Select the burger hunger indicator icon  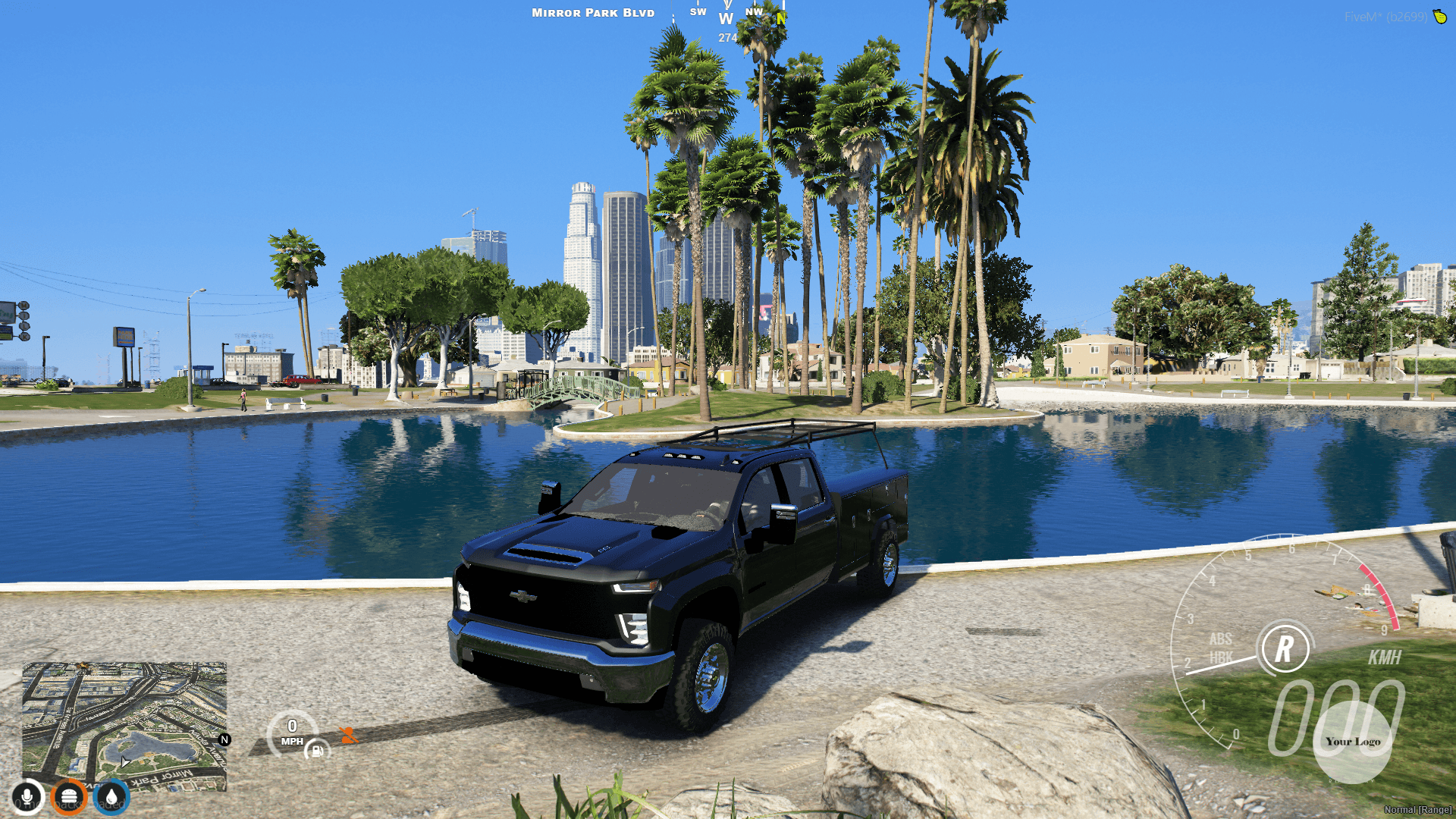click(x=68, y=795)
